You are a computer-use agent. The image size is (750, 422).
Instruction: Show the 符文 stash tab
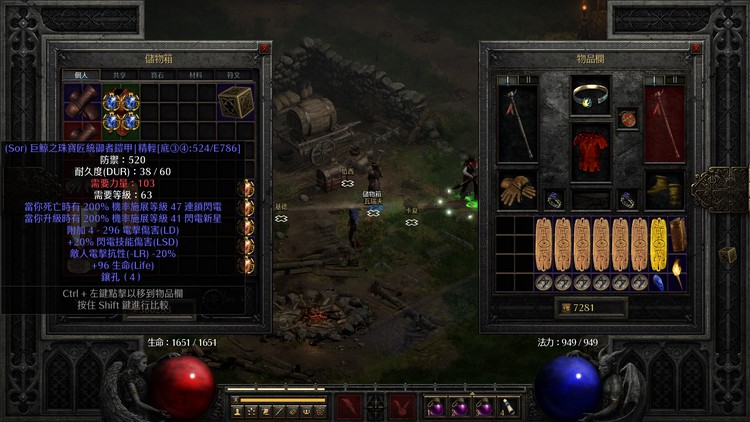(x=233, y=74)
